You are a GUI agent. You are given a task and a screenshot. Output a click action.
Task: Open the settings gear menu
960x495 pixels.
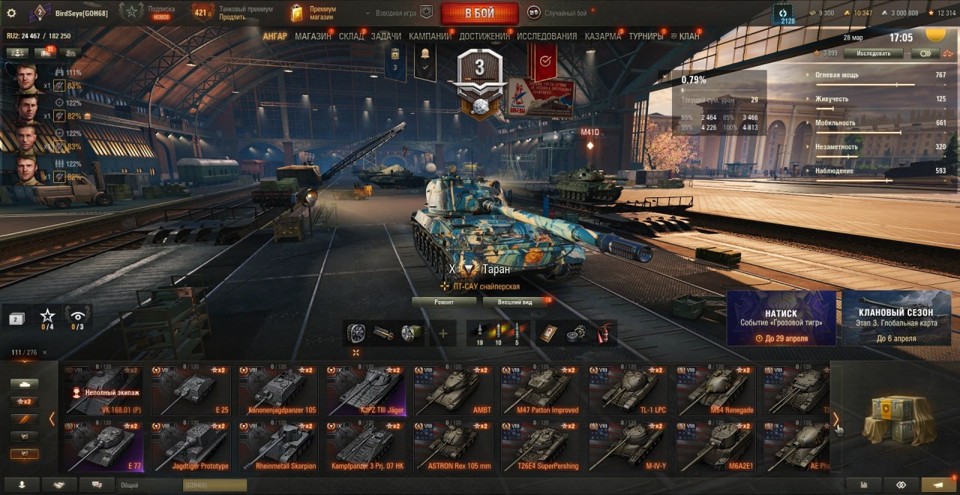12,13
